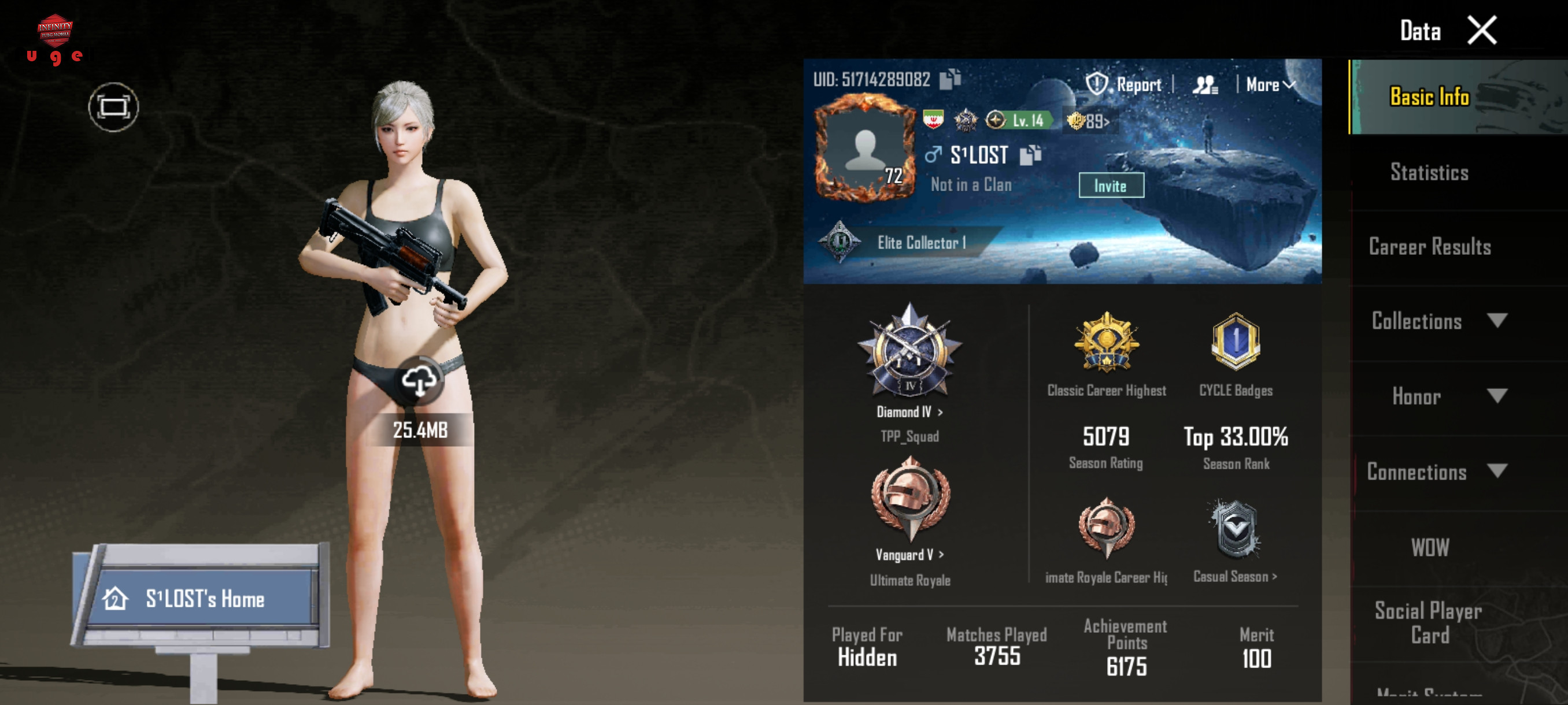This screenshot has height=705, width=1568.
Task: Switch to the Statistics tab
Action: [x=1429, y=173]
